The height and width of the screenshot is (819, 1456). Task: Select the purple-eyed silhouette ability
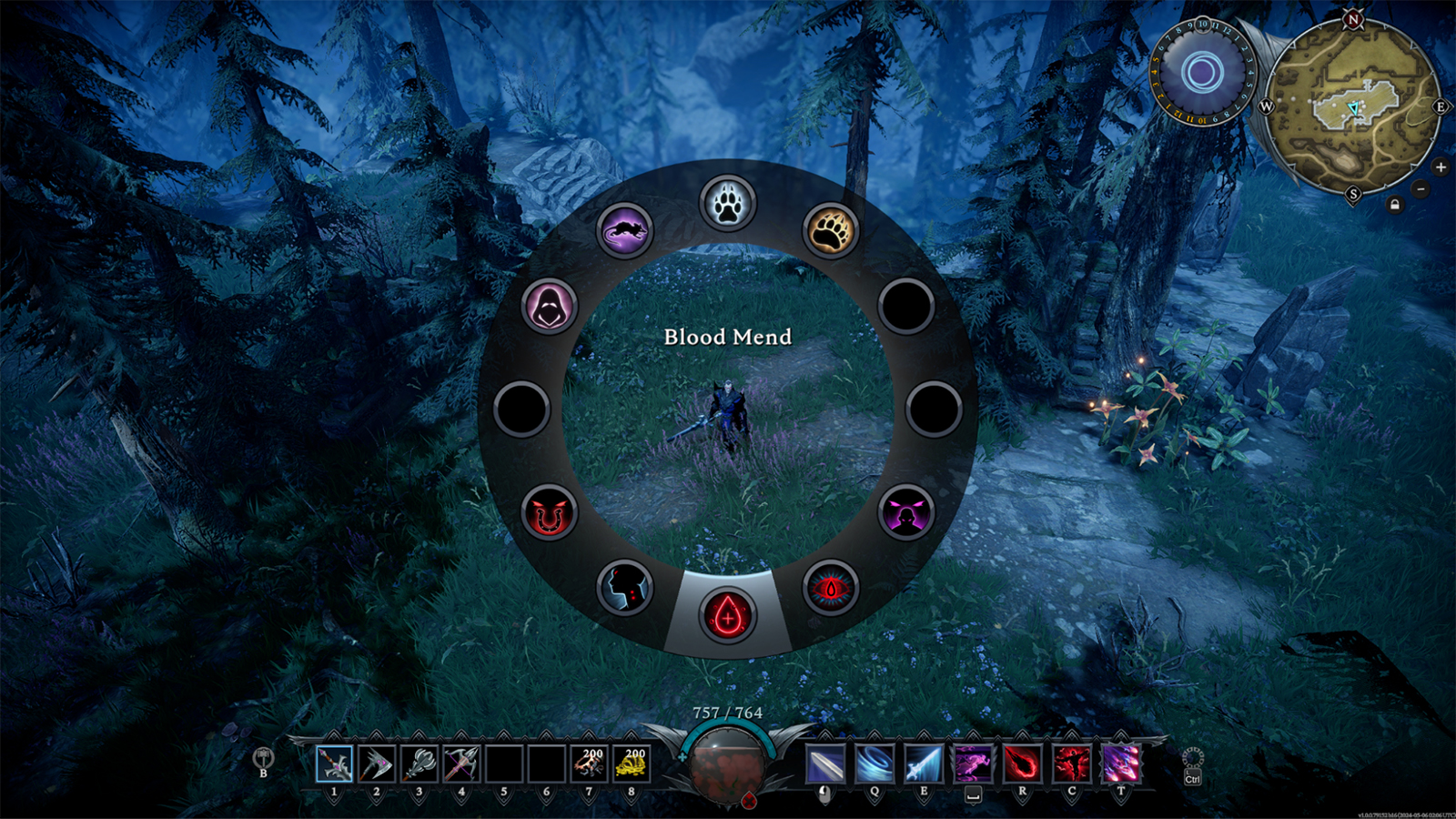[905, 512]
